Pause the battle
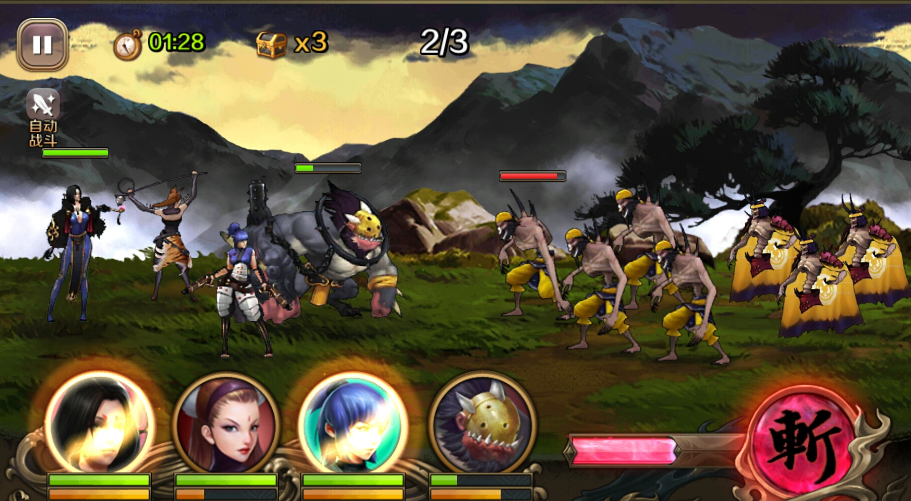This screenshot has width=911, height=501. coord(42,45)
